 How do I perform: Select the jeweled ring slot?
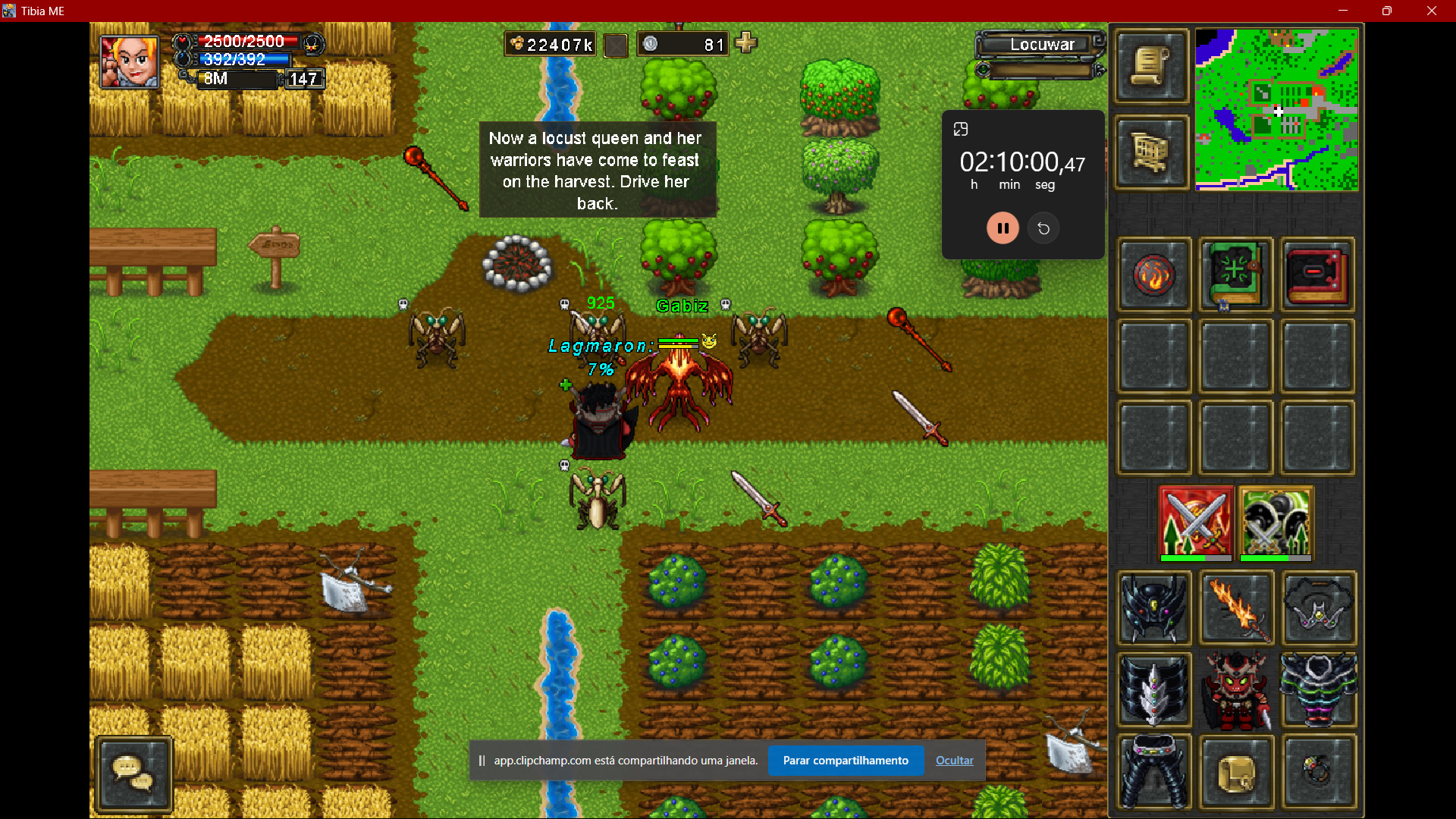click(1318, 772)
